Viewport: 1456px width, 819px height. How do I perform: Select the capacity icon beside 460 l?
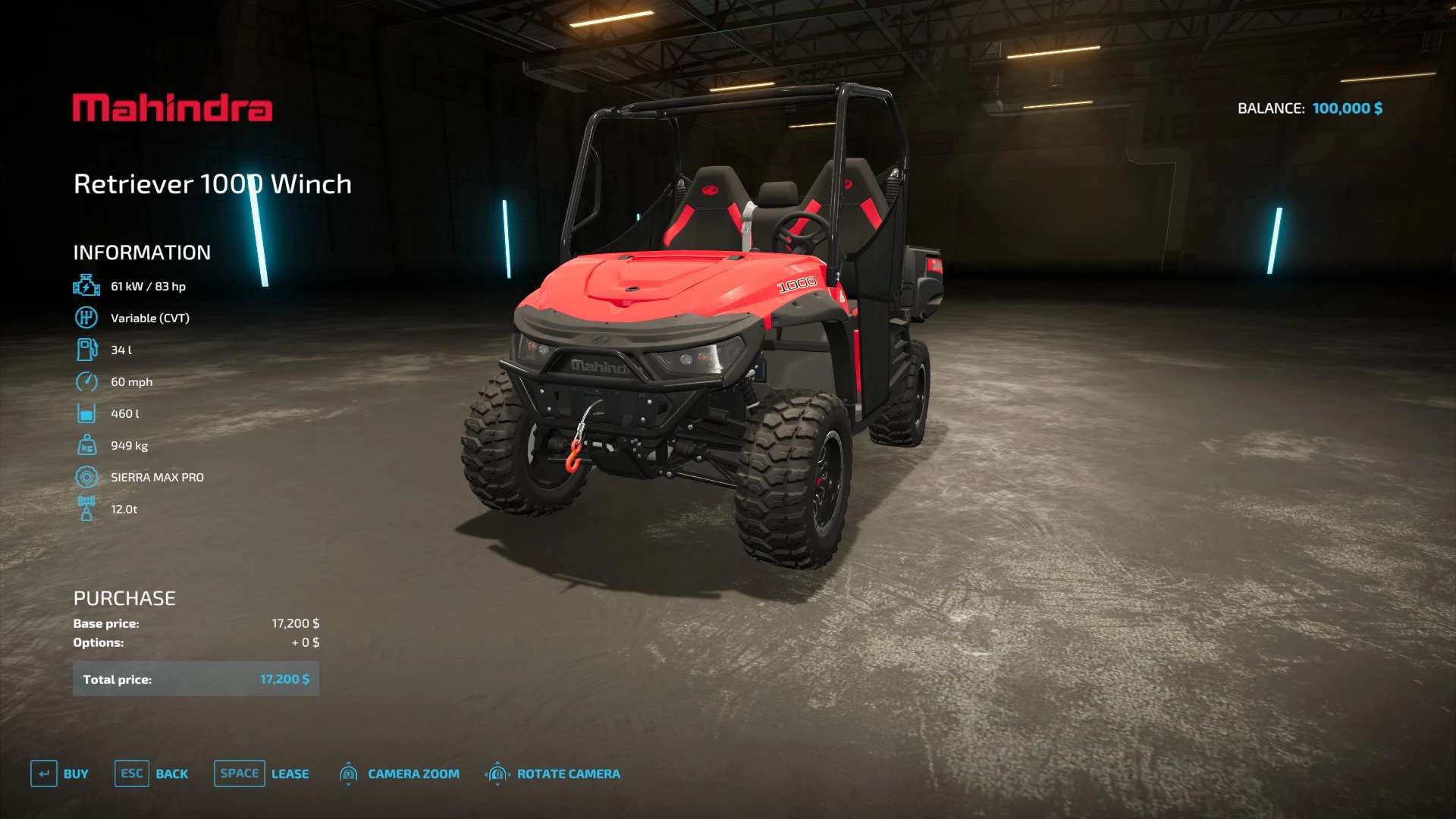pyautogui.click(x=86, y=413)
